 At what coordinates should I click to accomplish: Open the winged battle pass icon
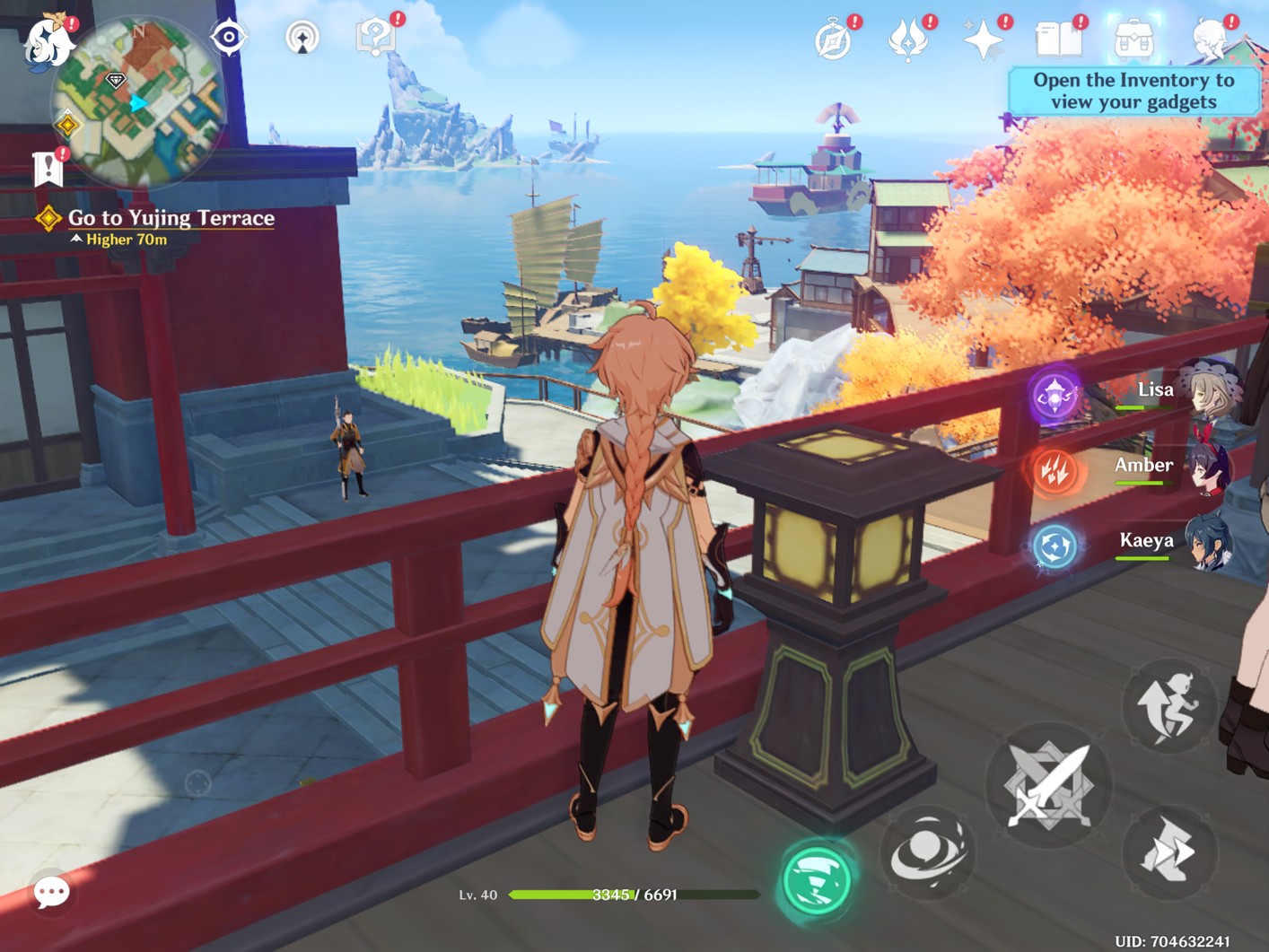point(908,40)
